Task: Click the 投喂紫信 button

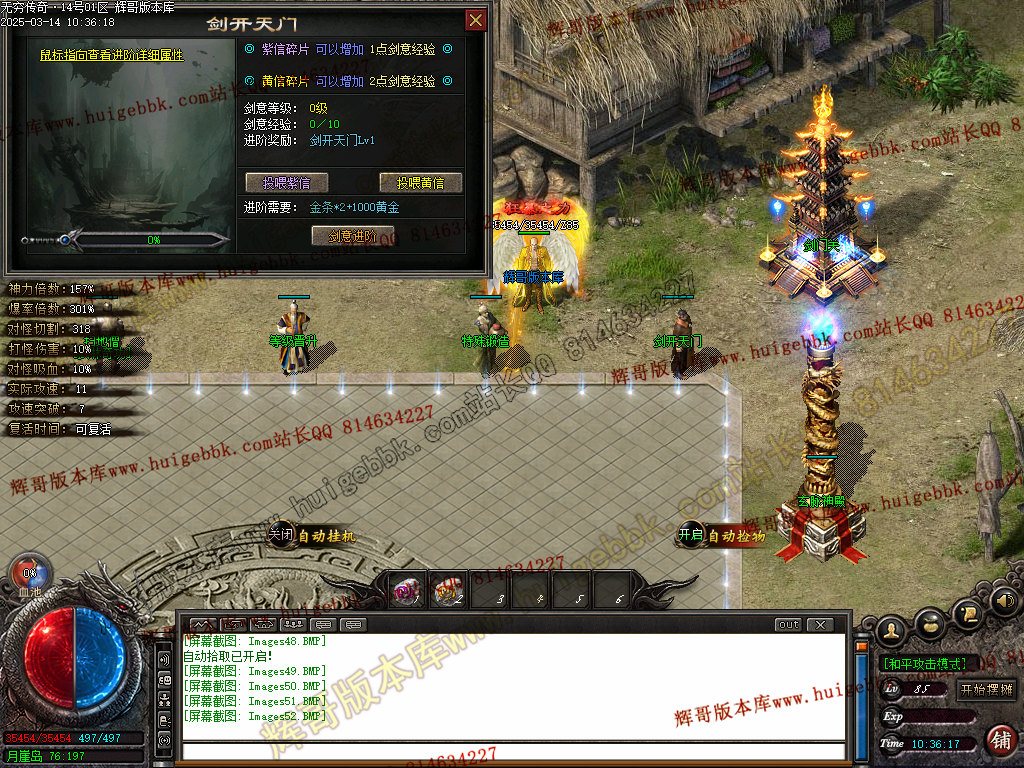Action: click(x=286, y=182)
